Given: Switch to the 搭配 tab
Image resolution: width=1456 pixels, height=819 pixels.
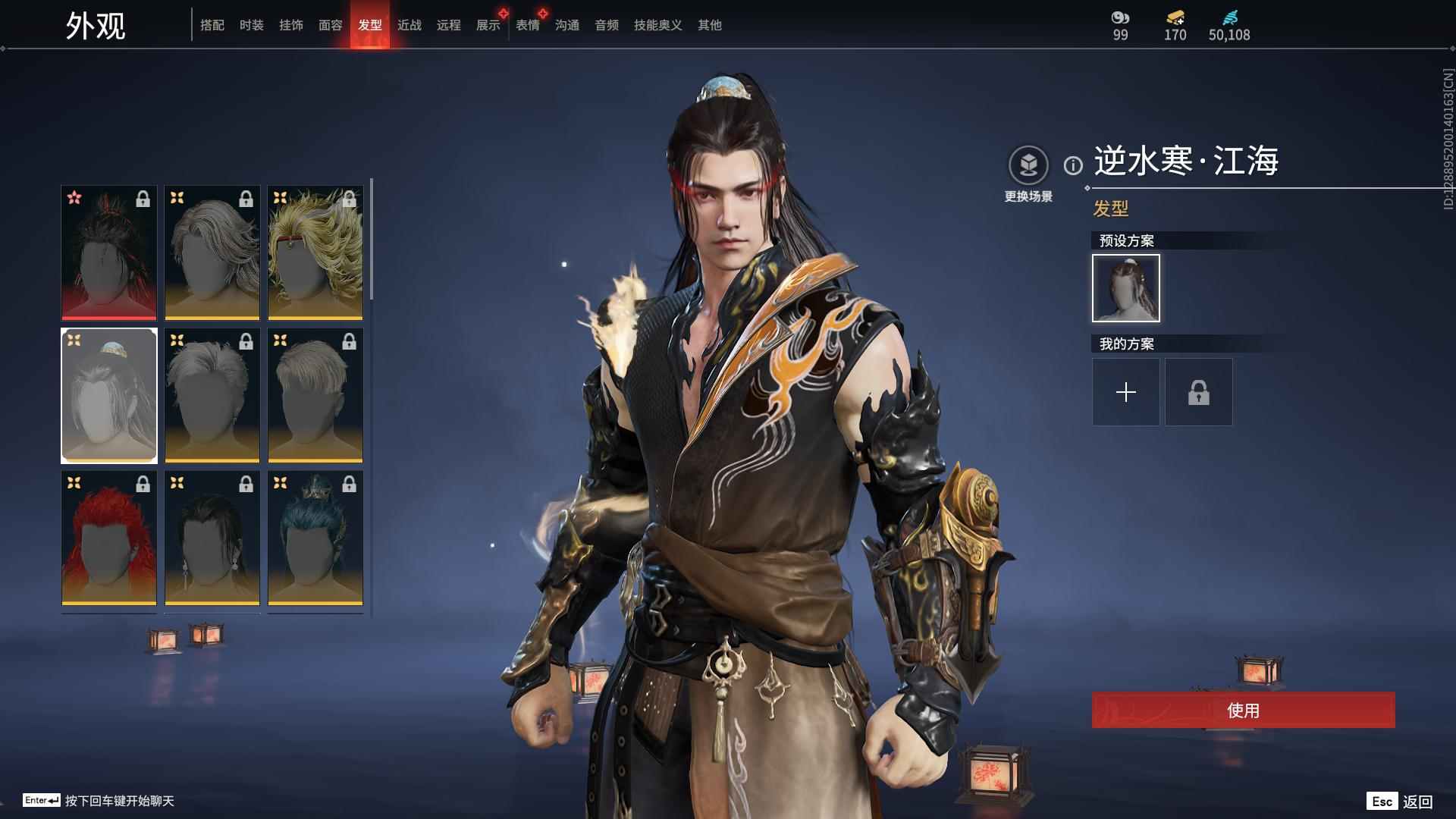Looking at the screenshot, I should click(212, 25).
